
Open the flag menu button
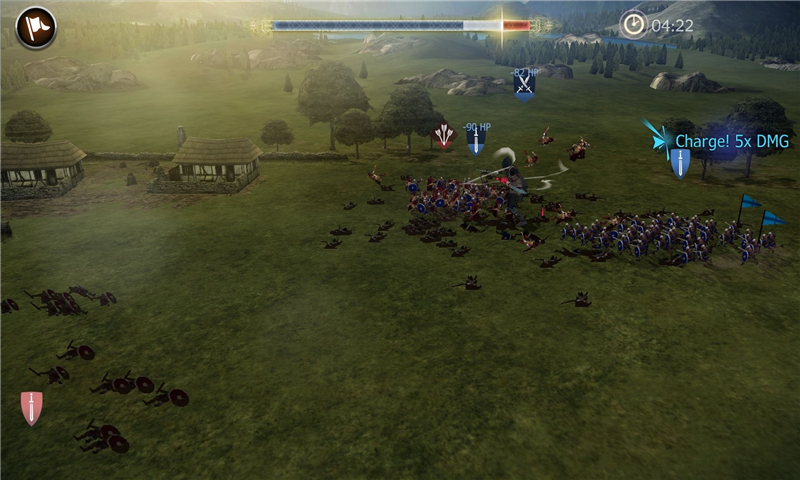[x=36, y=28]
